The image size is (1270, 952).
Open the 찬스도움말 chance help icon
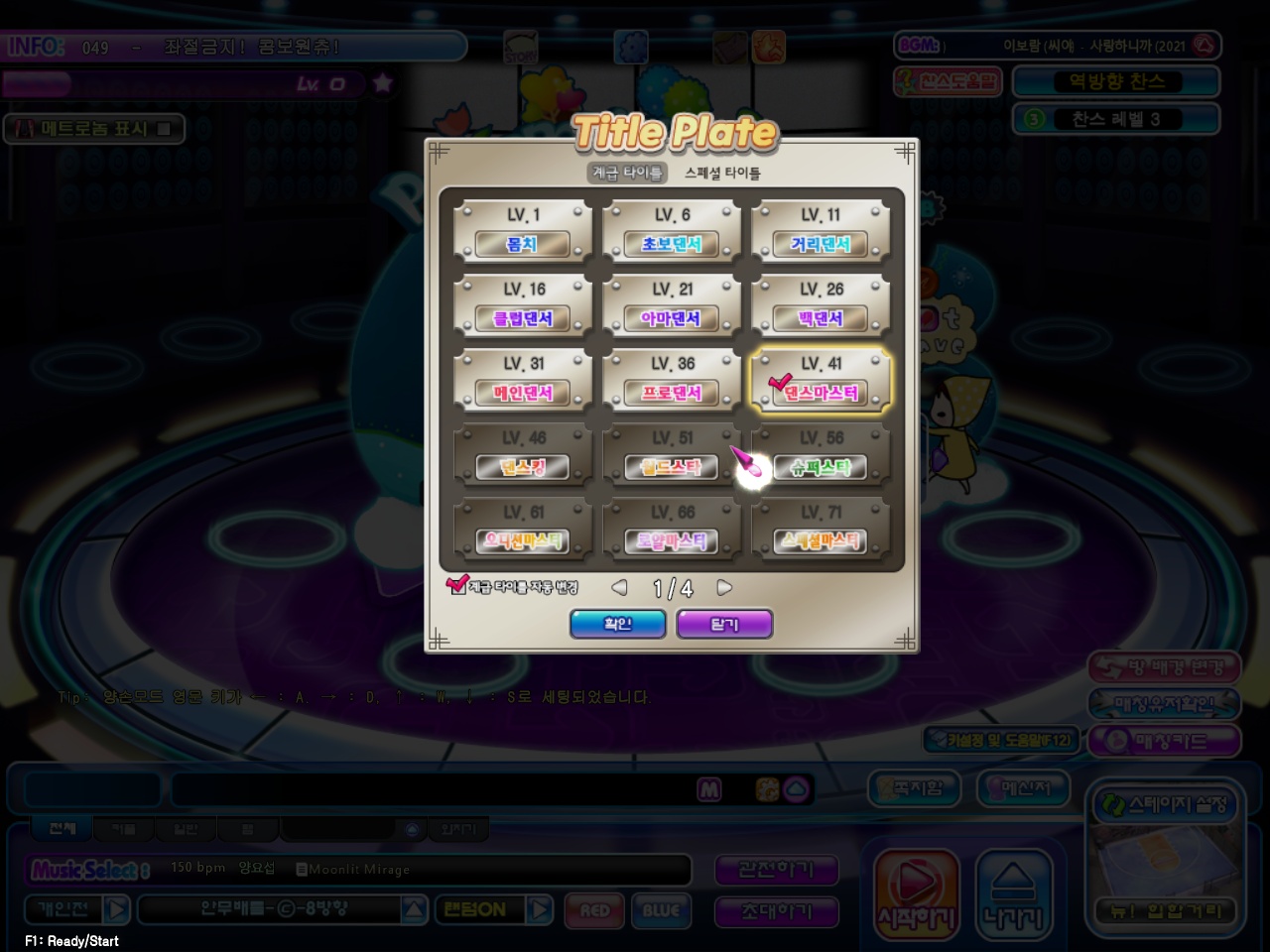tap(950, 81)
